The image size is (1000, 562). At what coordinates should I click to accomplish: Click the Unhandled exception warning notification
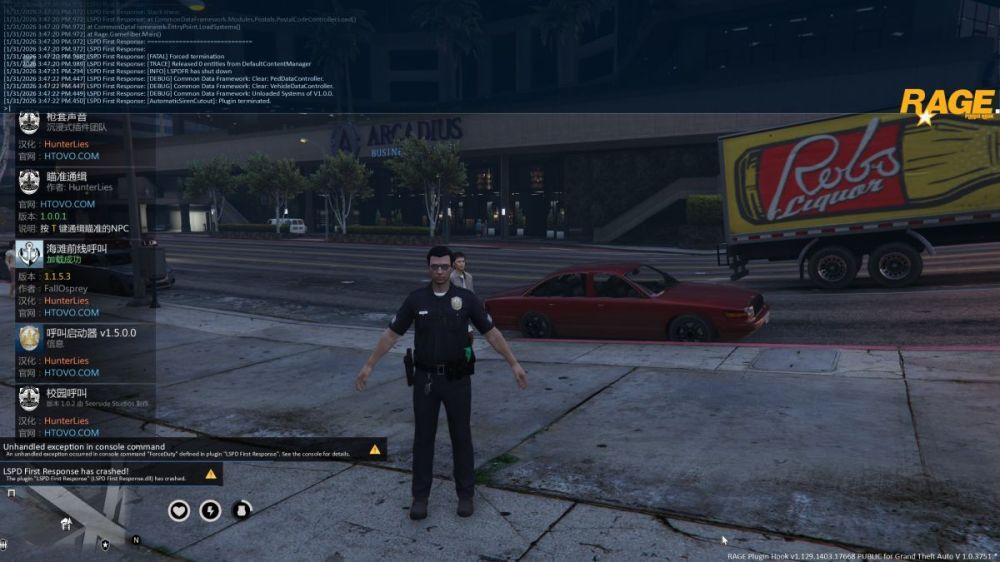point(192,449)
